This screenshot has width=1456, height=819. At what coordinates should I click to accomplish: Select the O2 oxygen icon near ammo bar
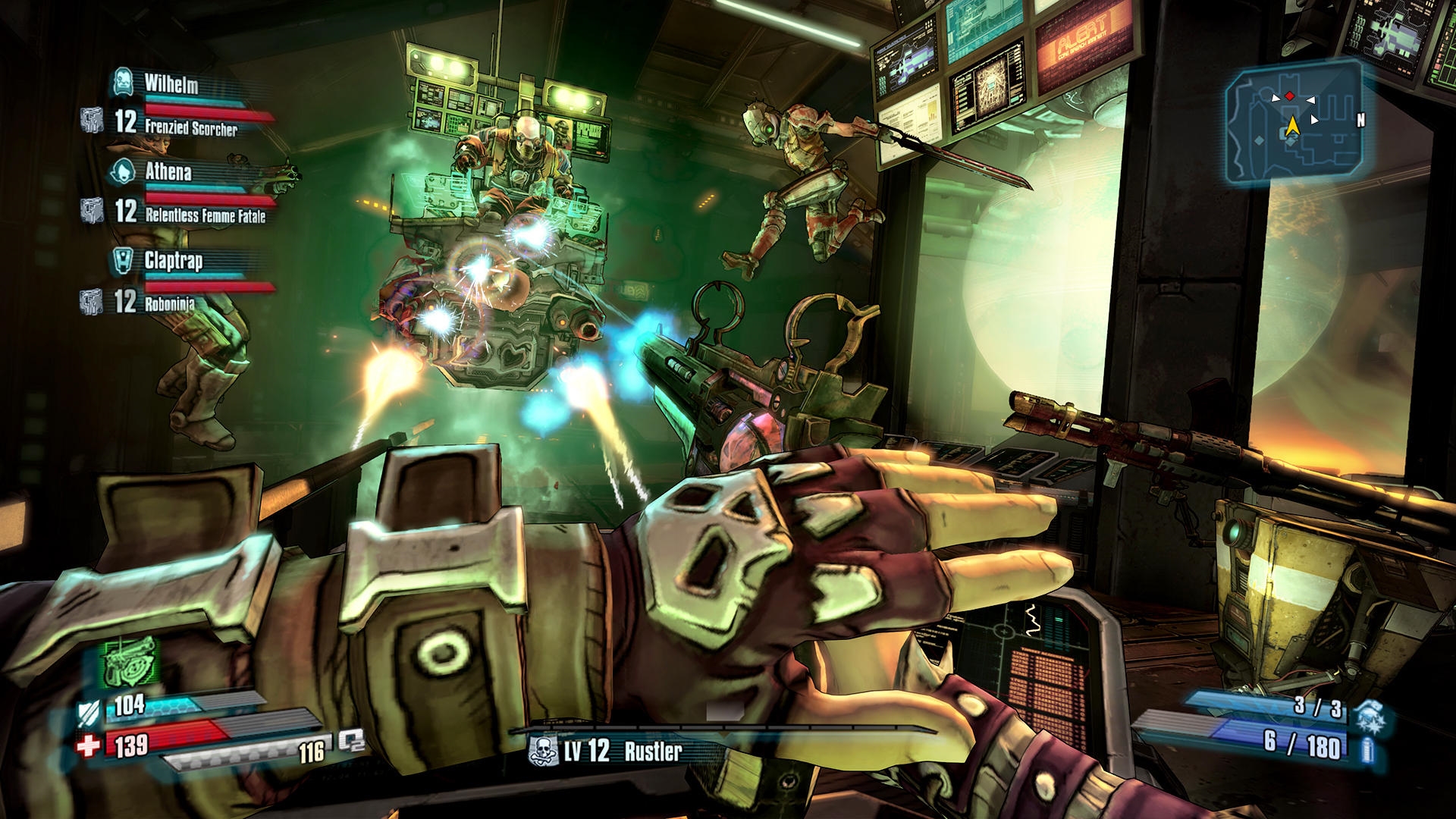(x=353, y=742)
